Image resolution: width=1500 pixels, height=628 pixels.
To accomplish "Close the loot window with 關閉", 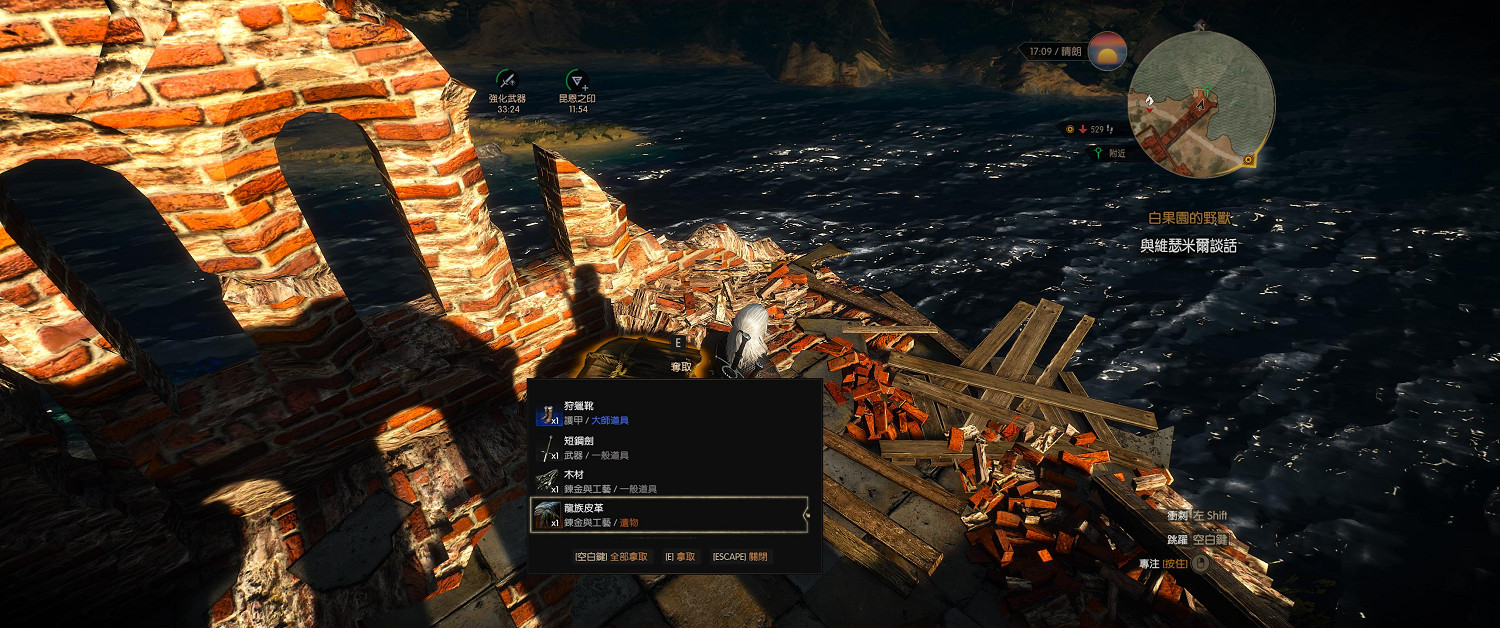I will 742,556.
